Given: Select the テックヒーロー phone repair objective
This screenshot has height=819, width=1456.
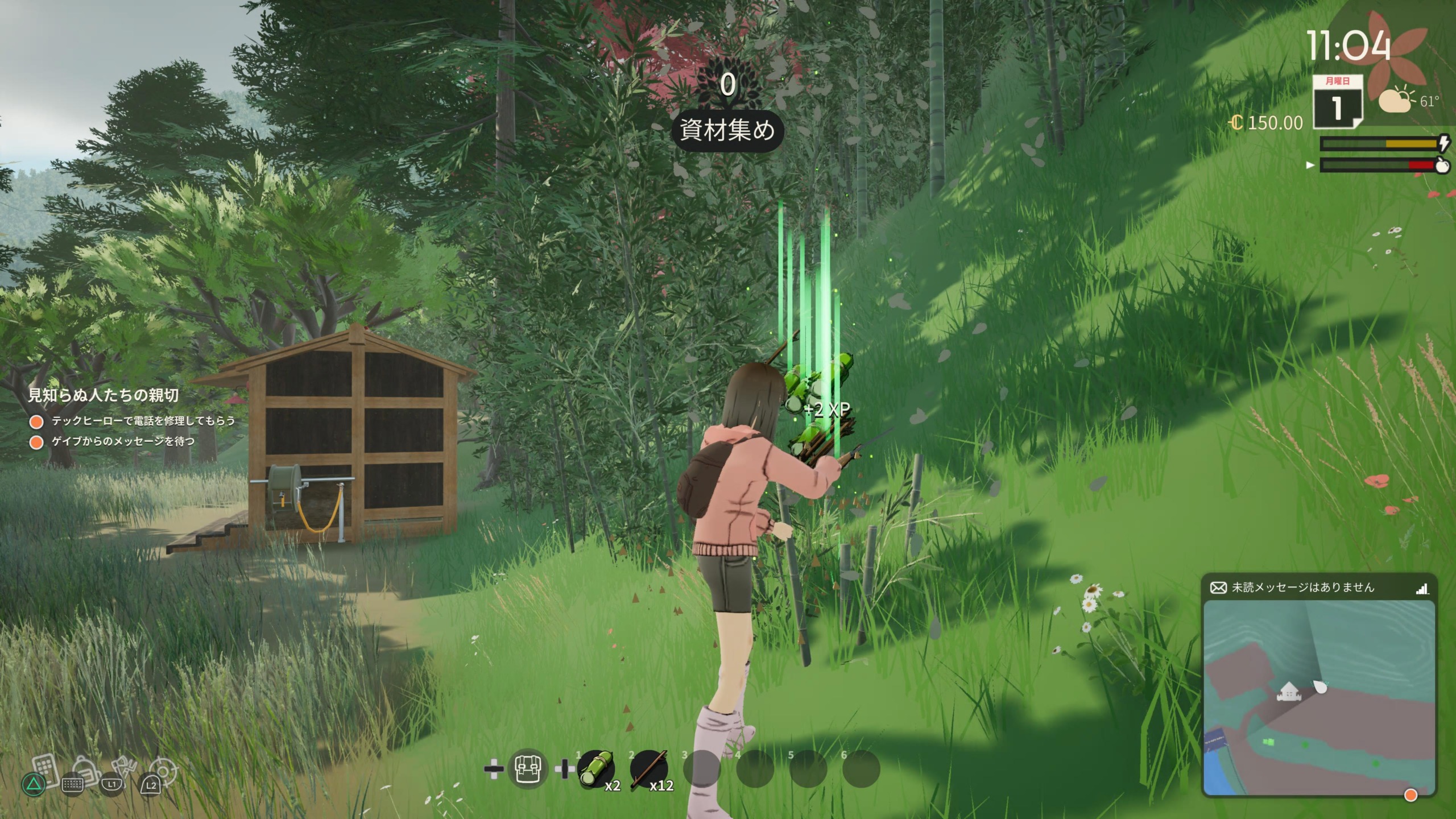Looking at the screenshot, I should [143, 421].
